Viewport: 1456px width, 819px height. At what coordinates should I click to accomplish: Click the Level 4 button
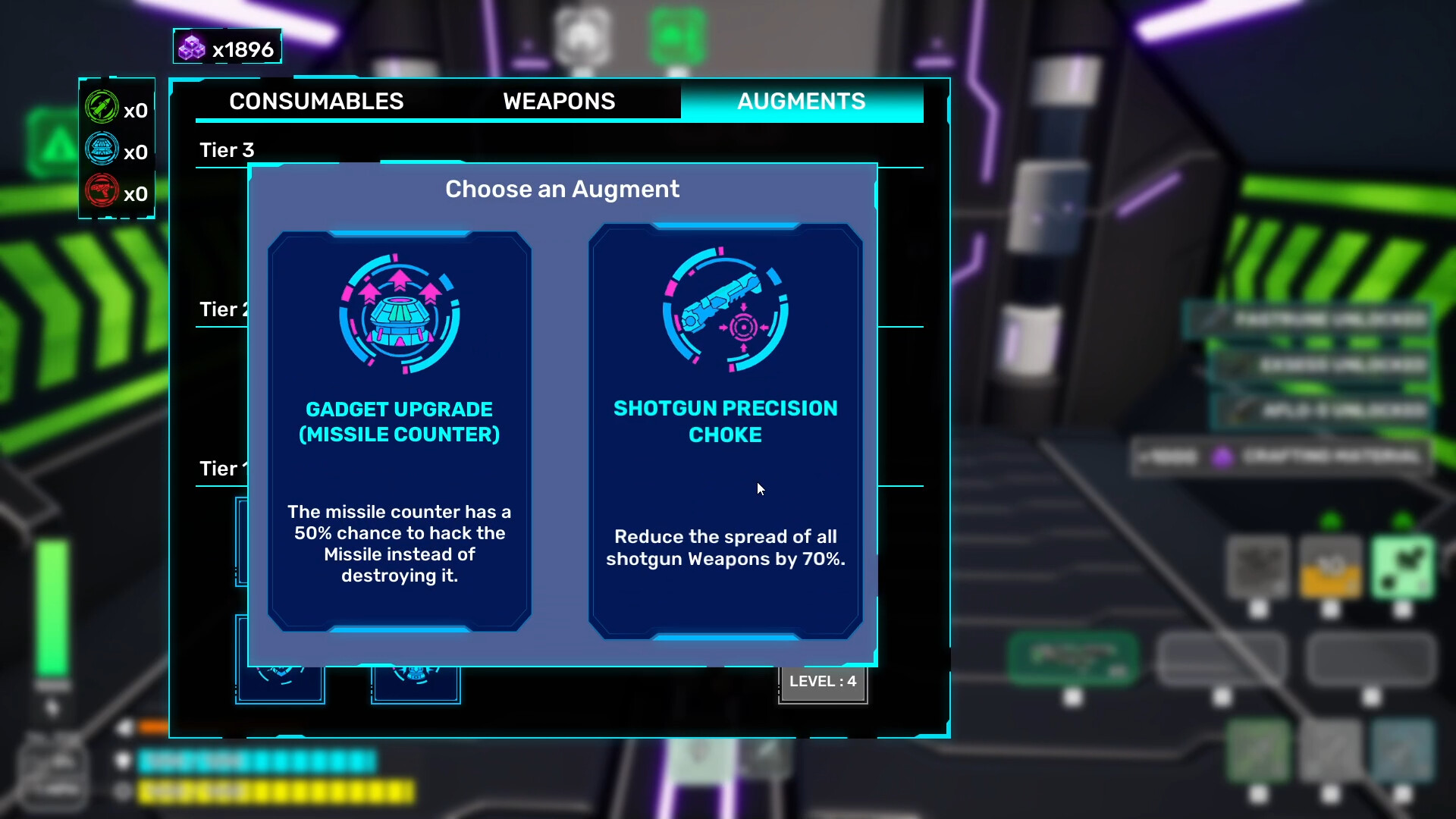[823, 682]
